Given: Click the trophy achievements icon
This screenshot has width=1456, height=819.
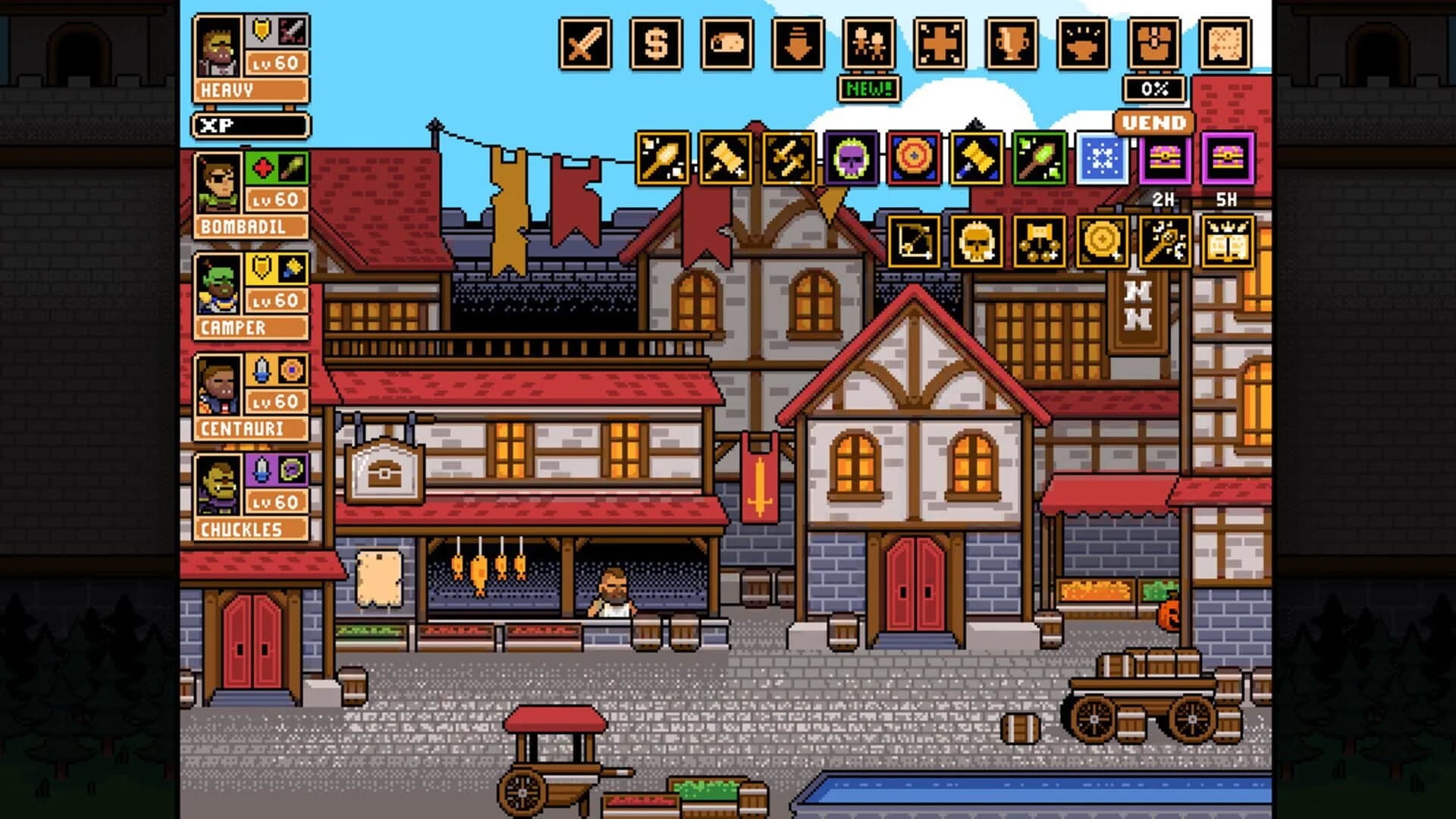Looking at the screenshot, I should coord(1009,45).
